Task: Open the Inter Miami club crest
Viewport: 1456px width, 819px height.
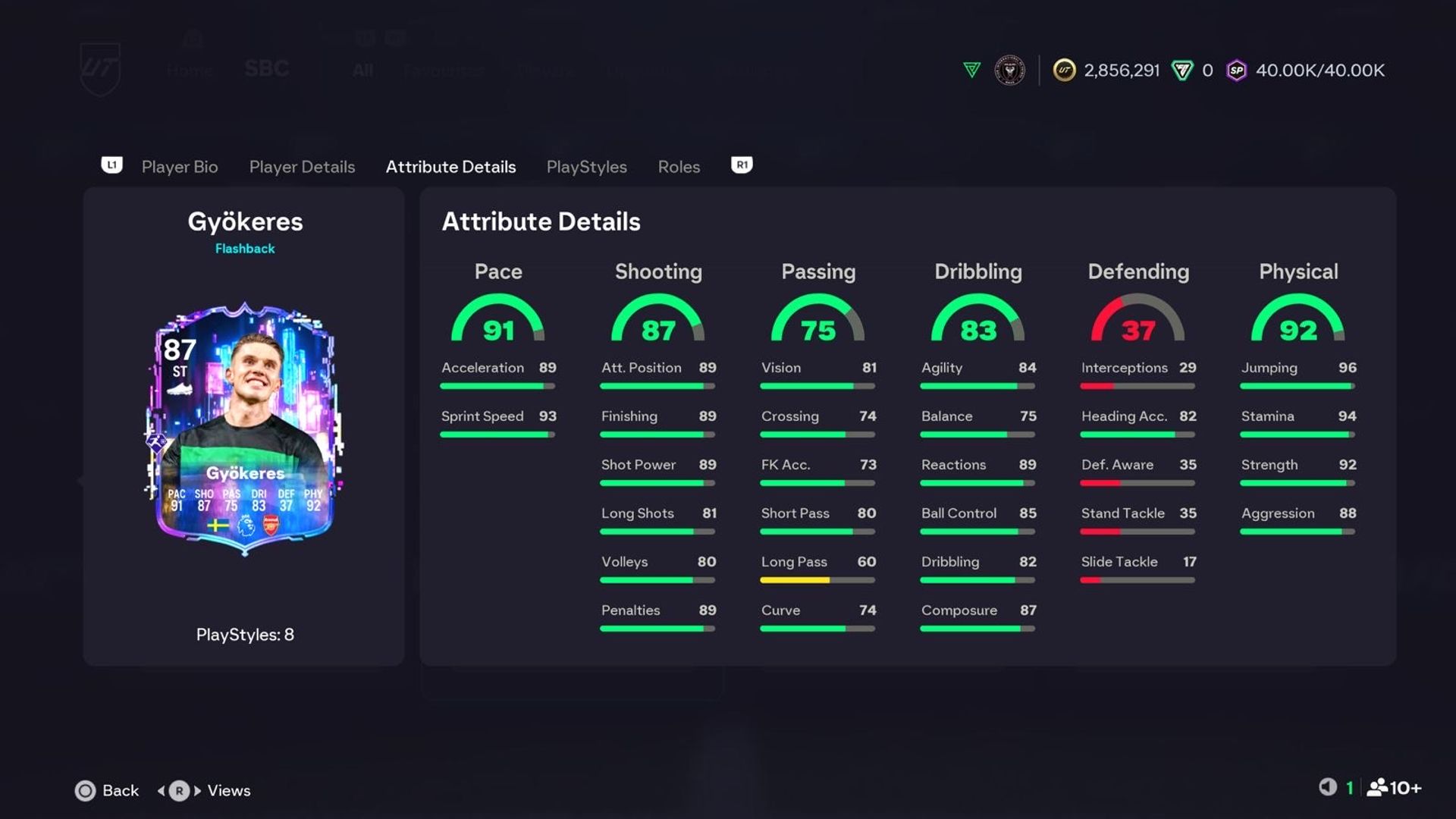Action: [x=1009, y=71]
